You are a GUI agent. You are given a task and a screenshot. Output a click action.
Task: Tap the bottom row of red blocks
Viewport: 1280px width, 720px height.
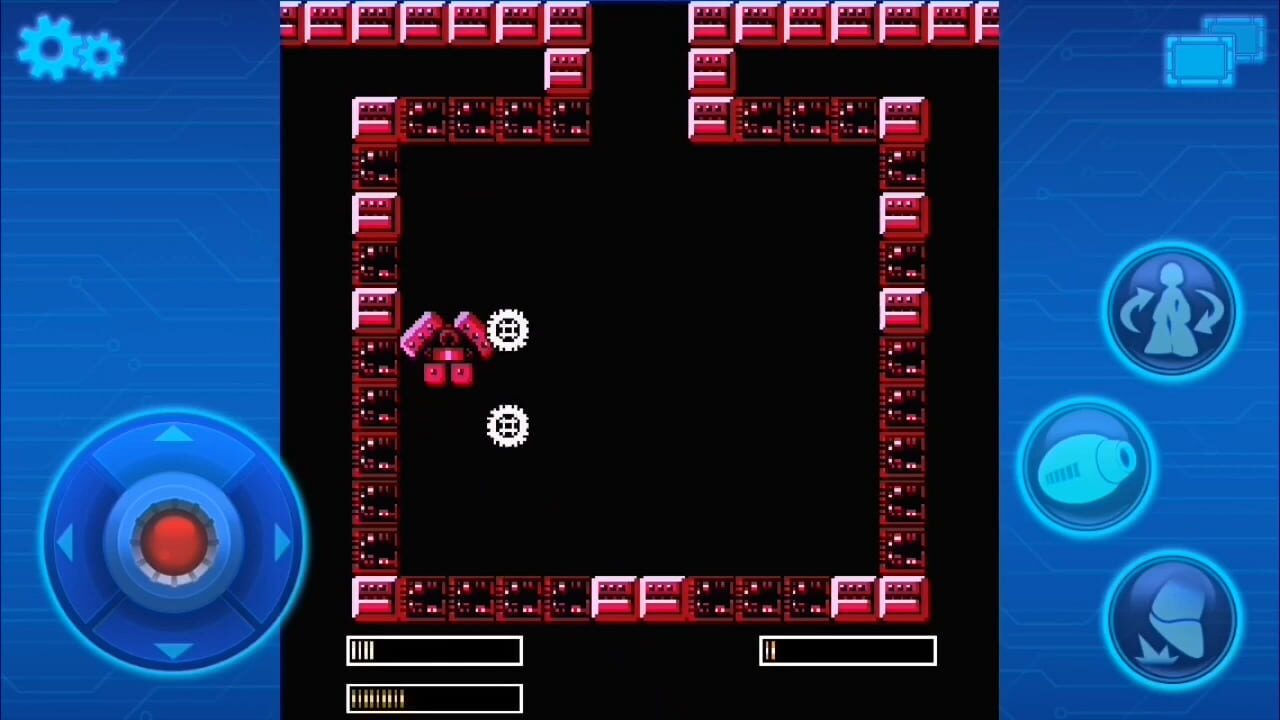[640, 597]
